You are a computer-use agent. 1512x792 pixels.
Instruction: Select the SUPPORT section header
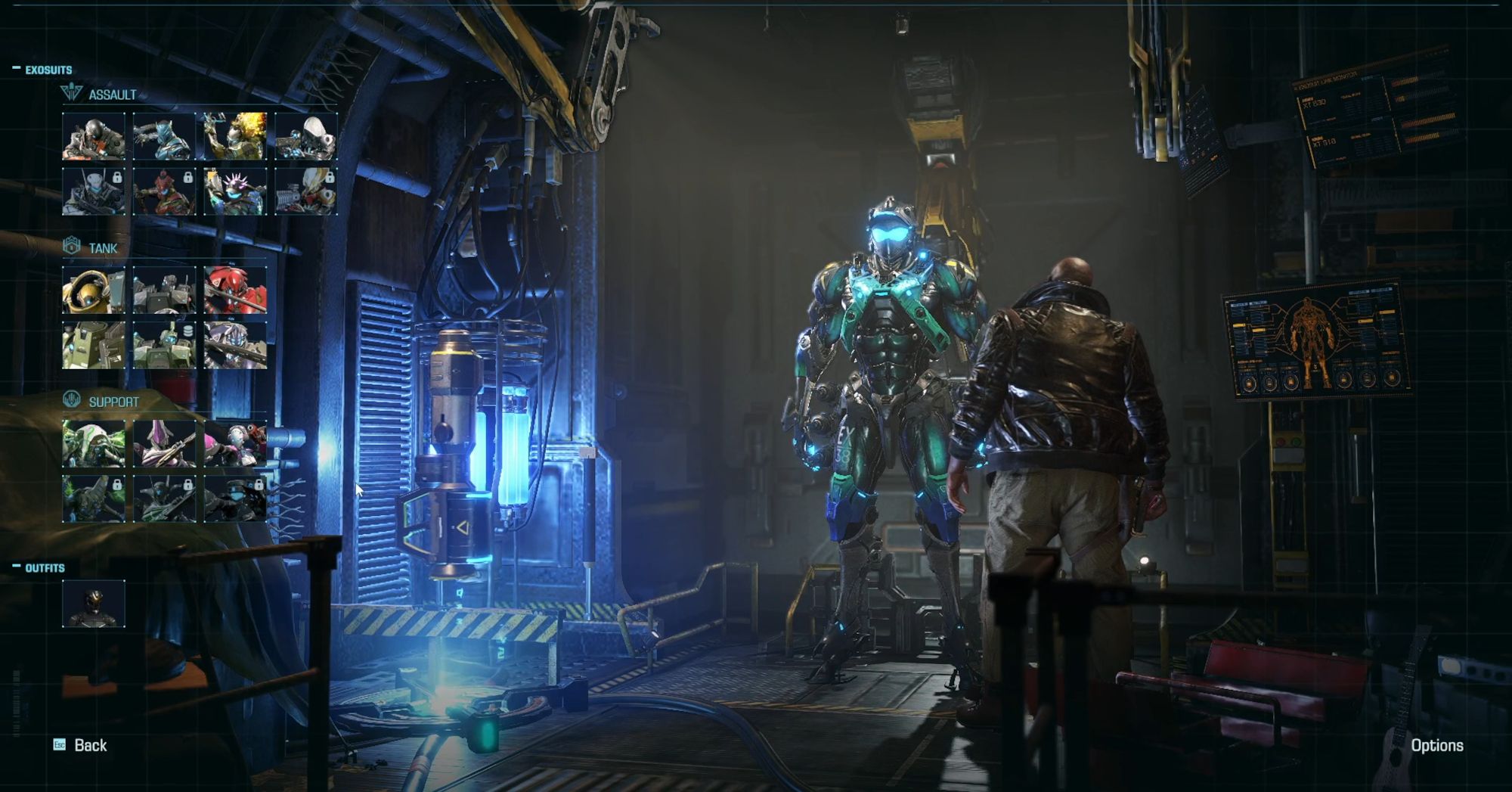tap(115, 401)
